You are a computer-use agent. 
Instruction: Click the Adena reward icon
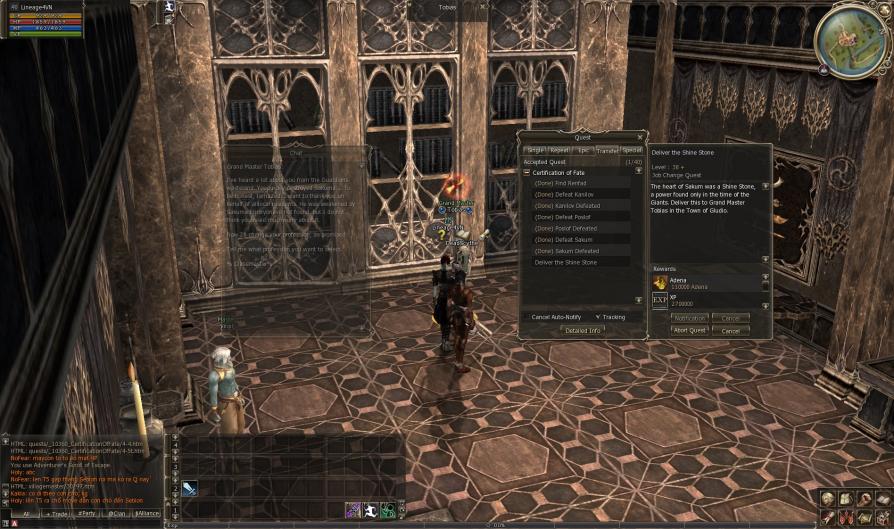660,283
